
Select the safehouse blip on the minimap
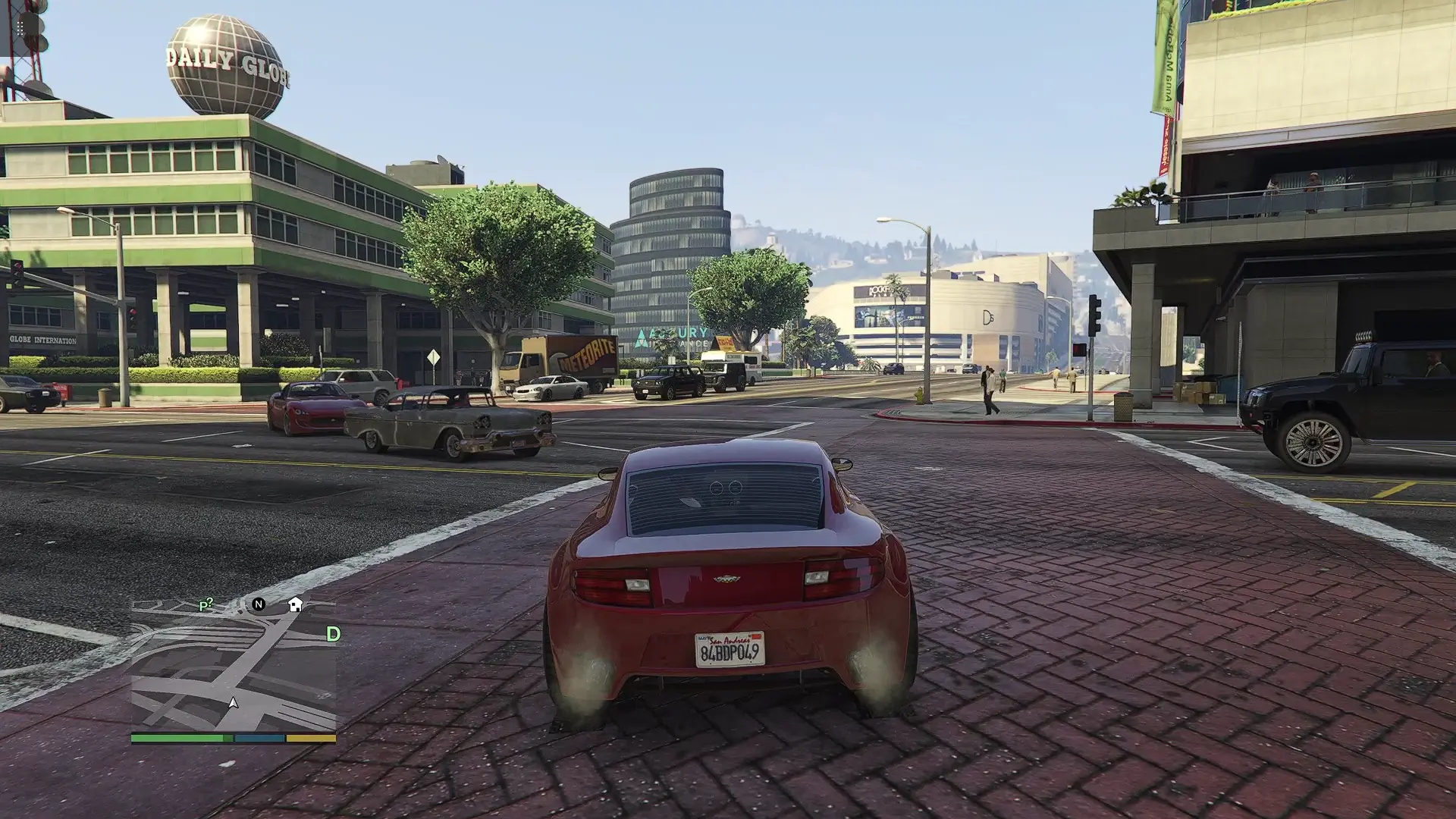tap(295, 604)
